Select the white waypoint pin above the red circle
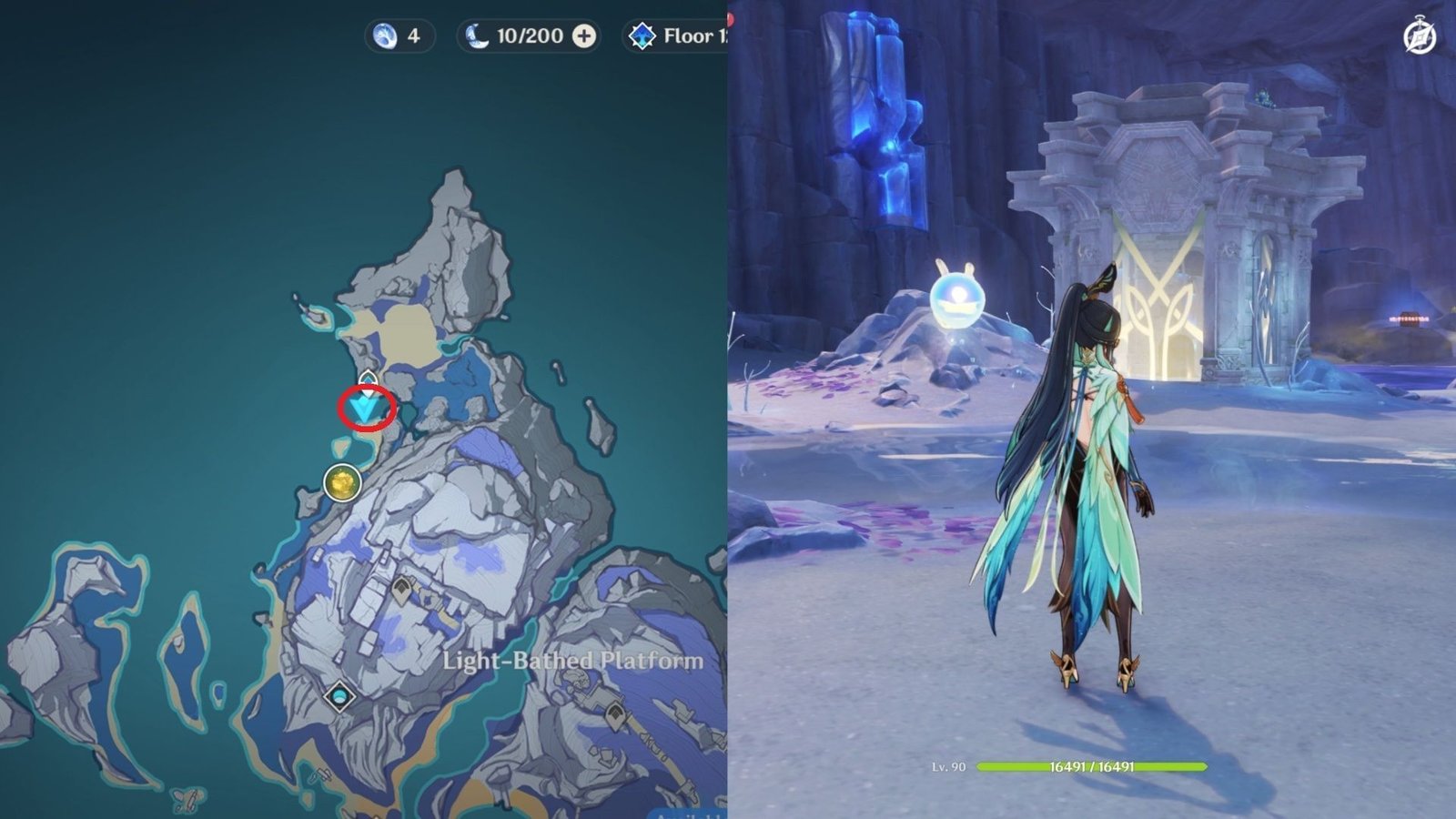 coord(368,379)
